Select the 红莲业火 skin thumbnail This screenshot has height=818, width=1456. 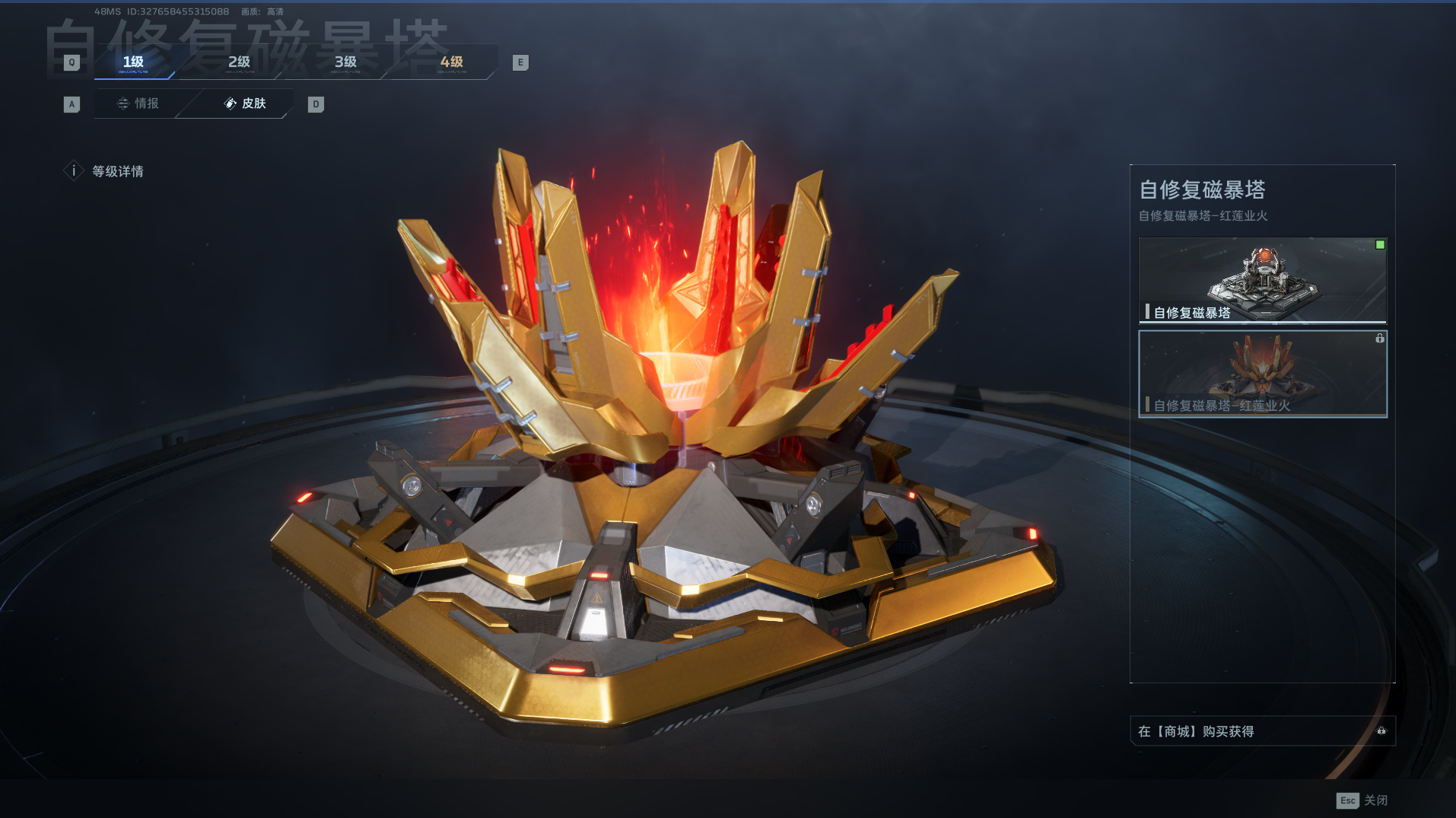[x=1262, y=374]
